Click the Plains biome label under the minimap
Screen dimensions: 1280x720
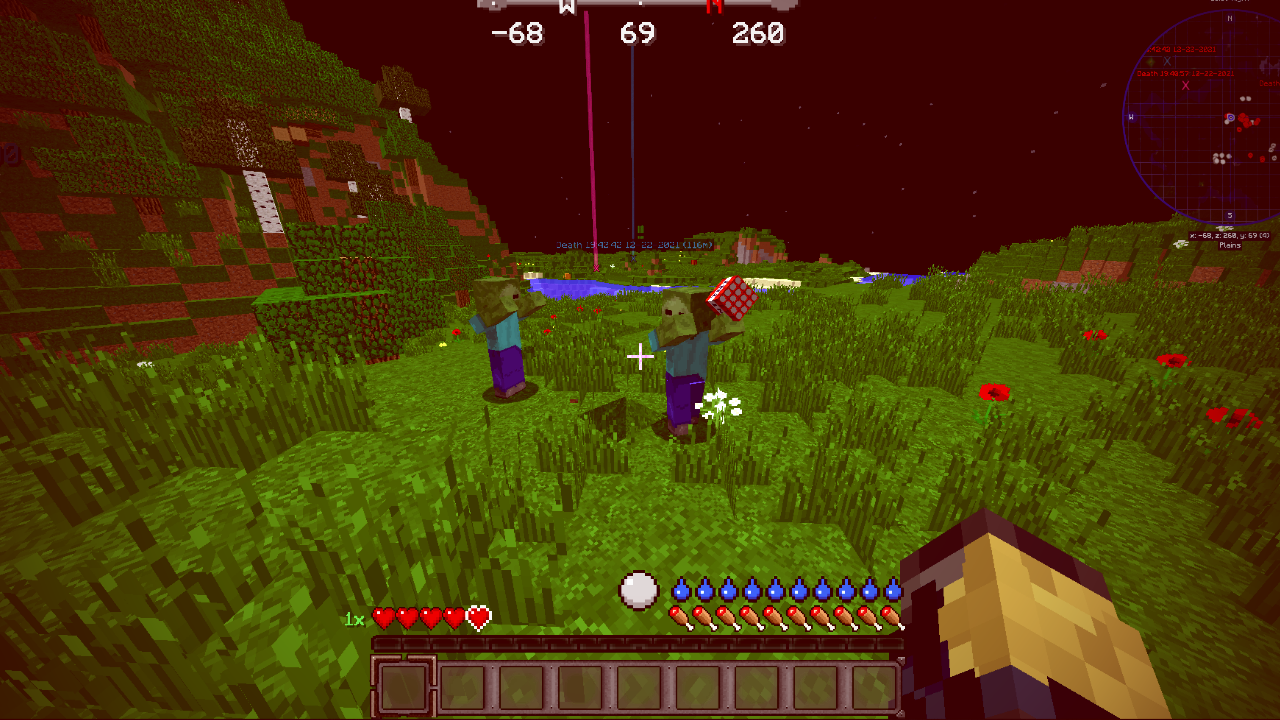(x=1229, y=246)
